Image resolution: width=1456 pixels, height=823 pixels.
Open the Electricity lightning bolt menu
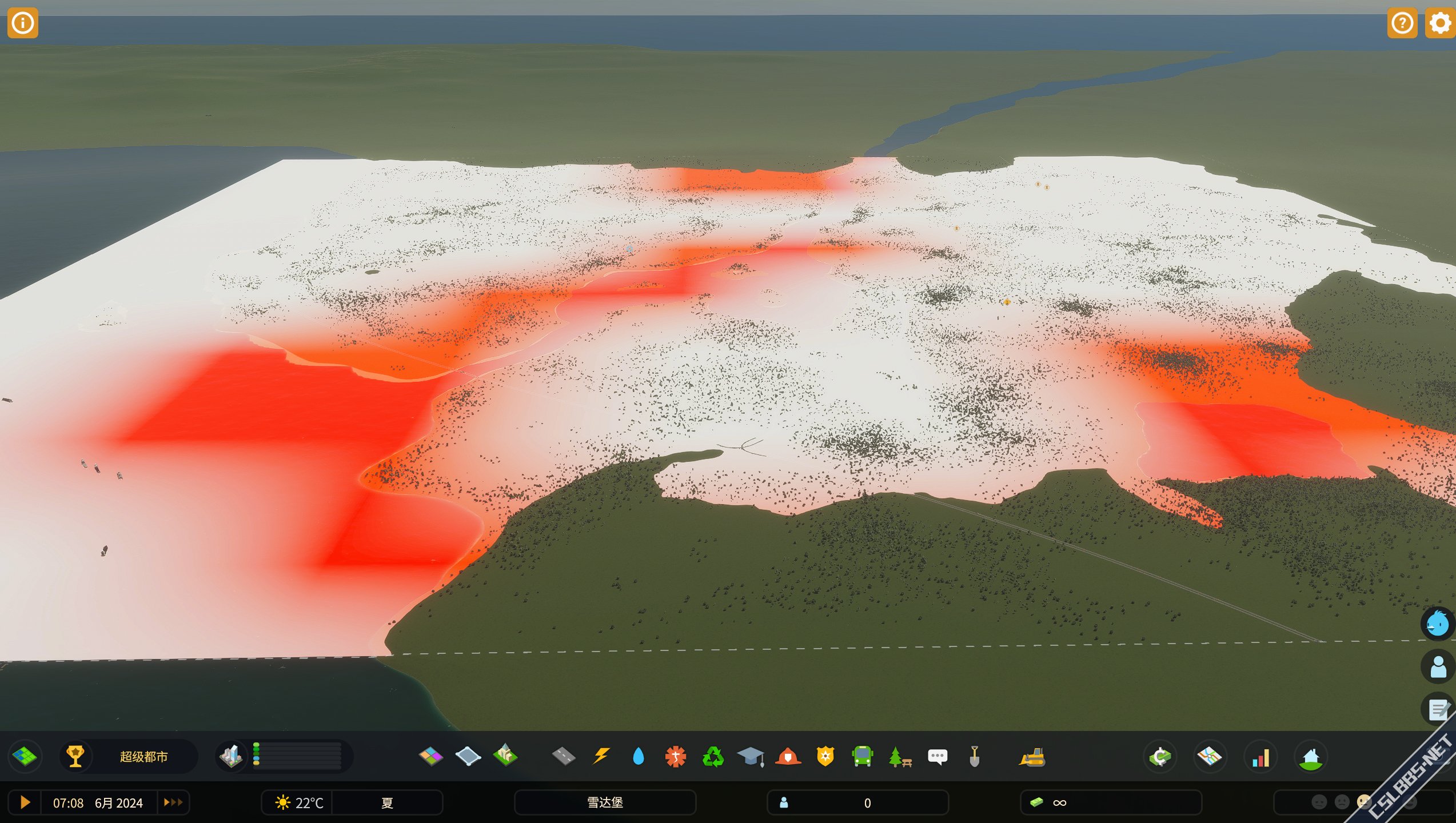coord(601,757)
